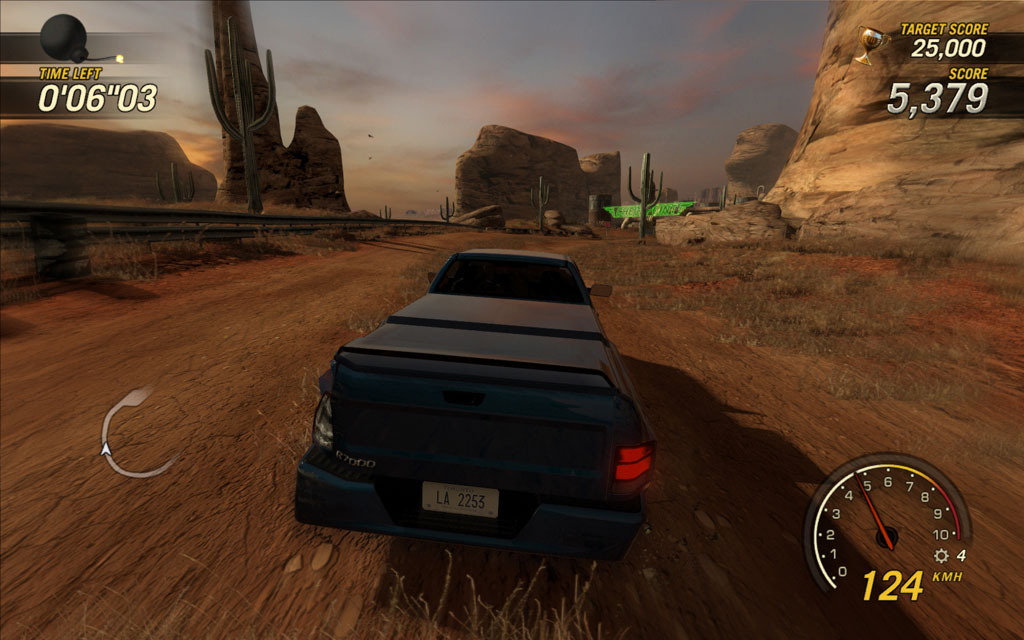This screenshot has height=640, width=1024.
Task: Select the gear cog indicator icon
Action: tap(940, 556)
